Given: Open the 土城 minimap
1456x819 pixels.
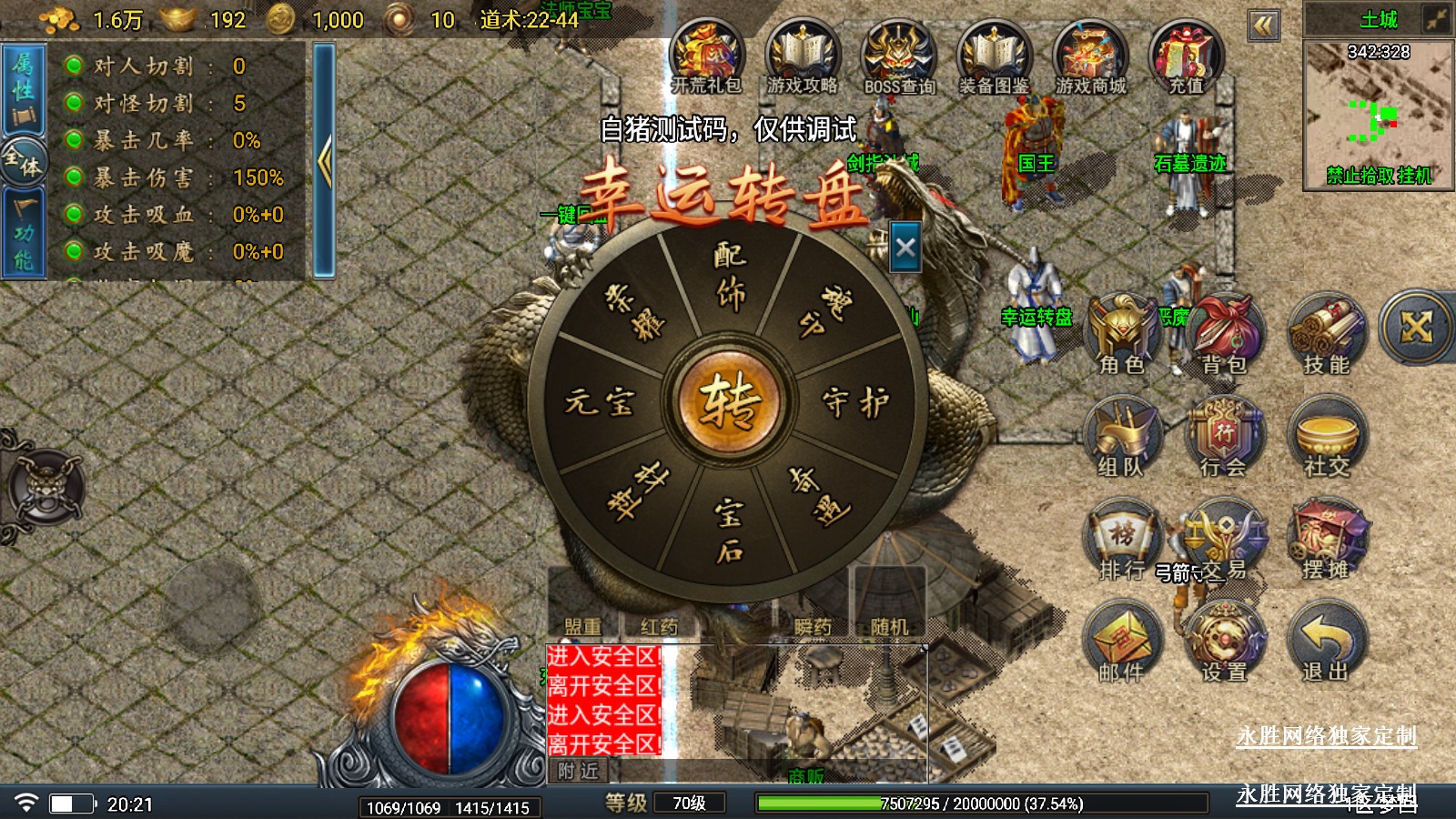Looking at the screenshot, I should (x=1378, y=114).
